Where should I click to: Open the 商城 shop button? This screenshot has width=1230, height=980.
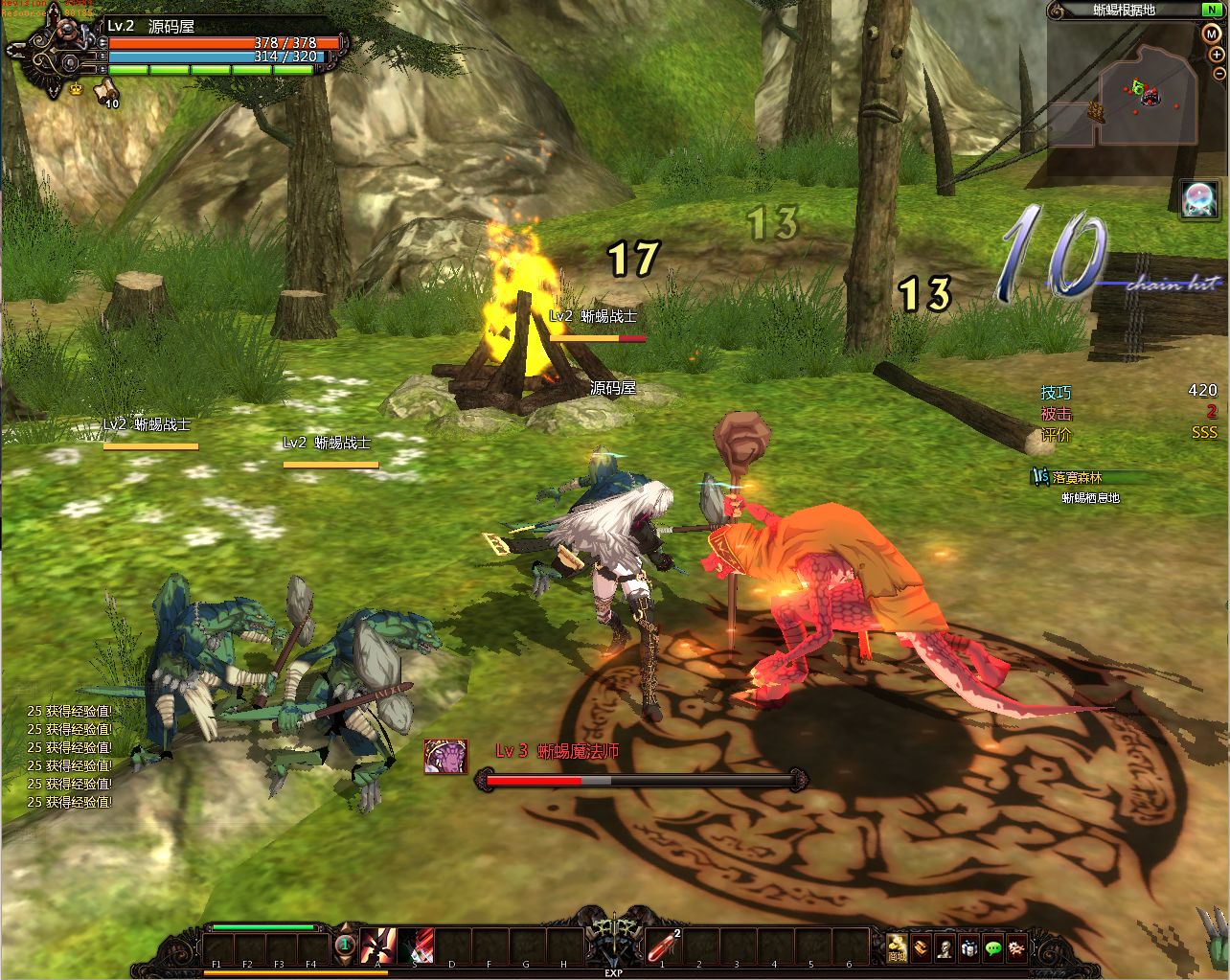coord(897,946)
